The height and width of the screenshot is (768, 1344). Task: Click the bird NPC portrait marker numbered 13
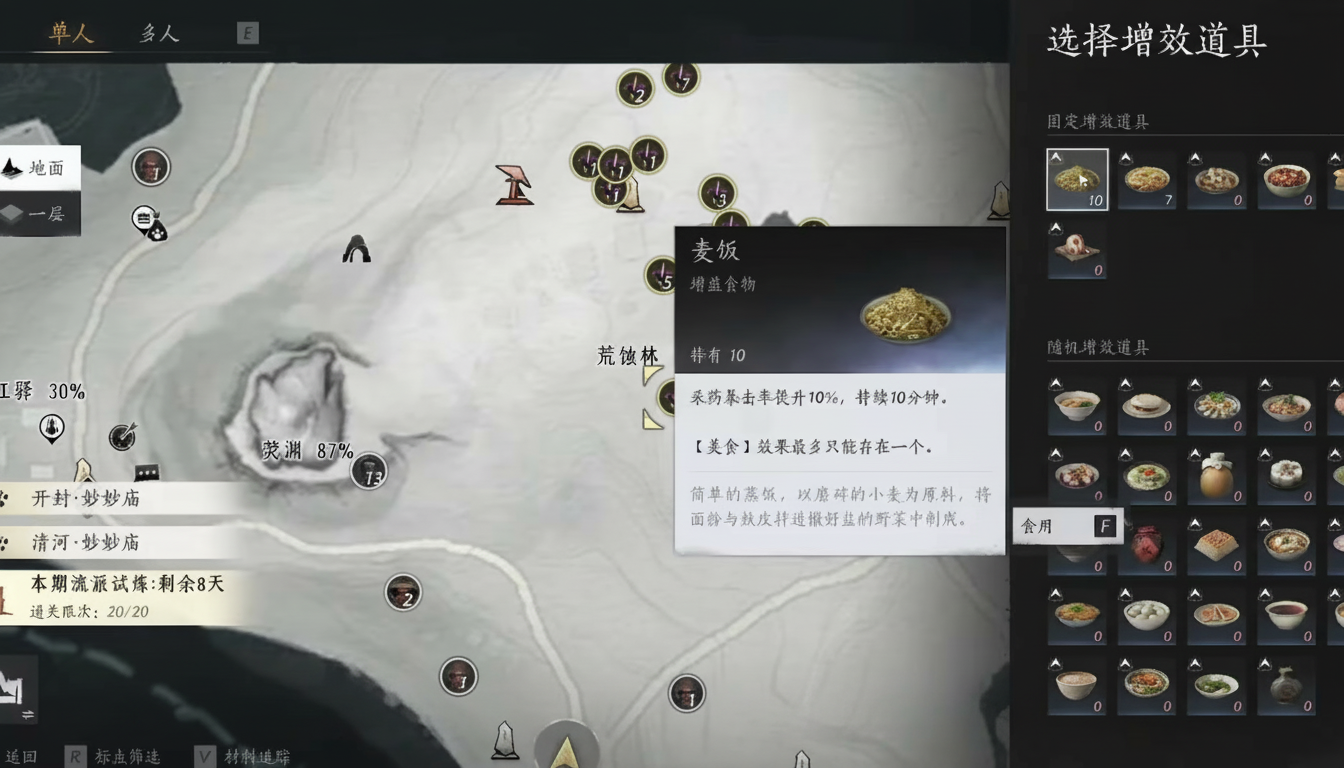pyautogui.click(x=370, y=472)
